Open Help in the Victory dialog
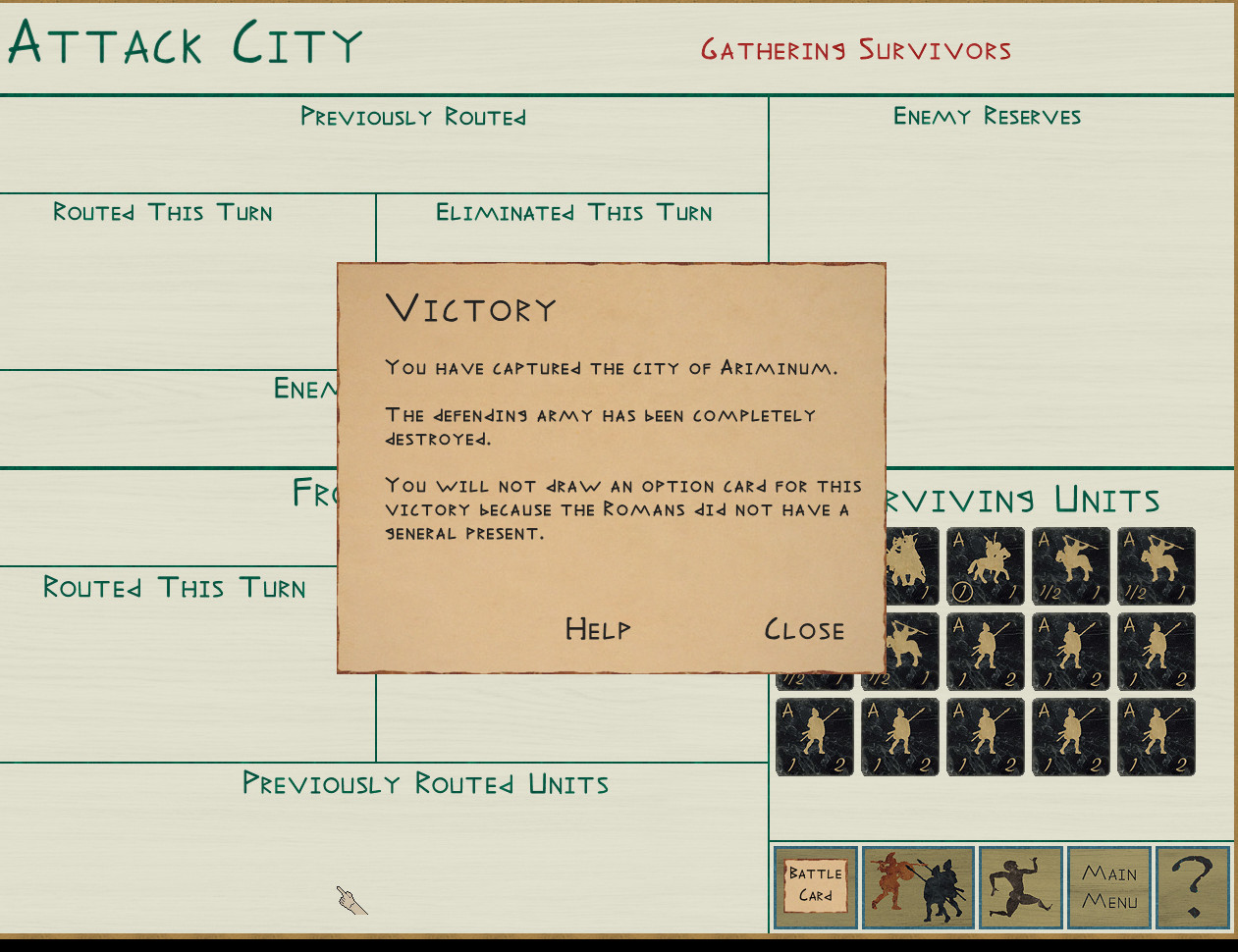The image size is (1238, 952). coord(598,629)
